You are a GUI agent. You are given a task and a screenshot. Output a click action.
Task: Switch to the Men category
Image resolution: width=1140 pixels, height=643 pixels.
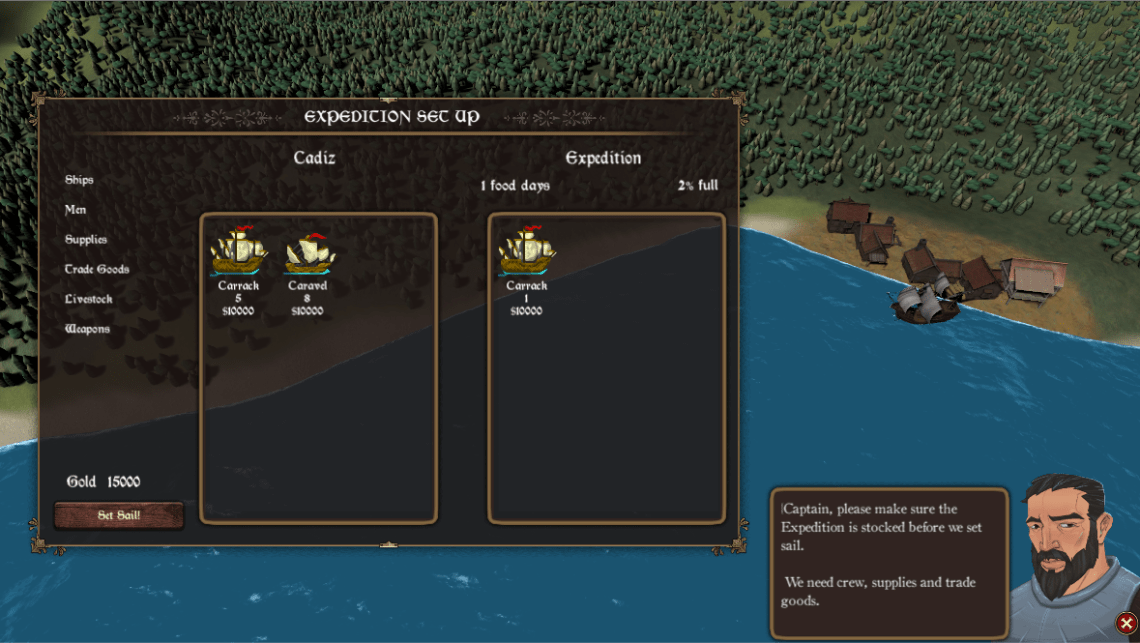pos(76,210)
